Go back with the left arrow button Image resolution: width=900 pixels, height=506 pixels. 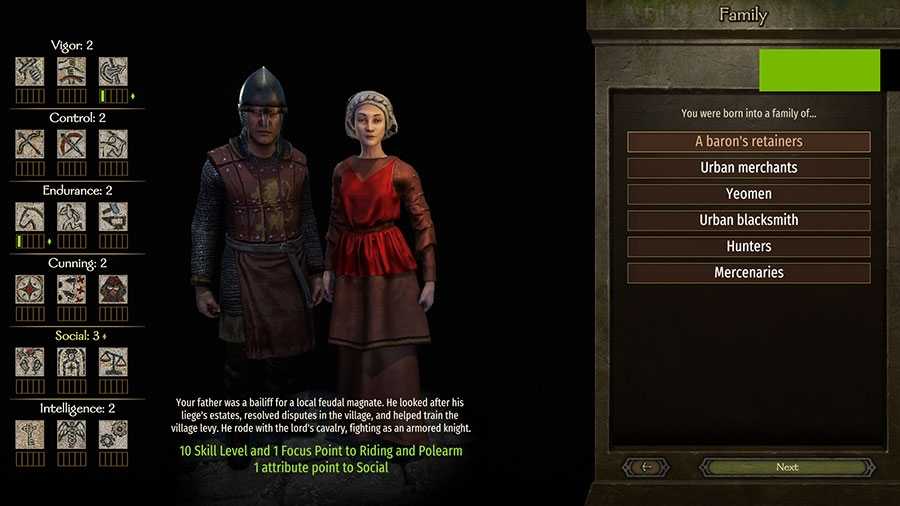pos(647,467)
